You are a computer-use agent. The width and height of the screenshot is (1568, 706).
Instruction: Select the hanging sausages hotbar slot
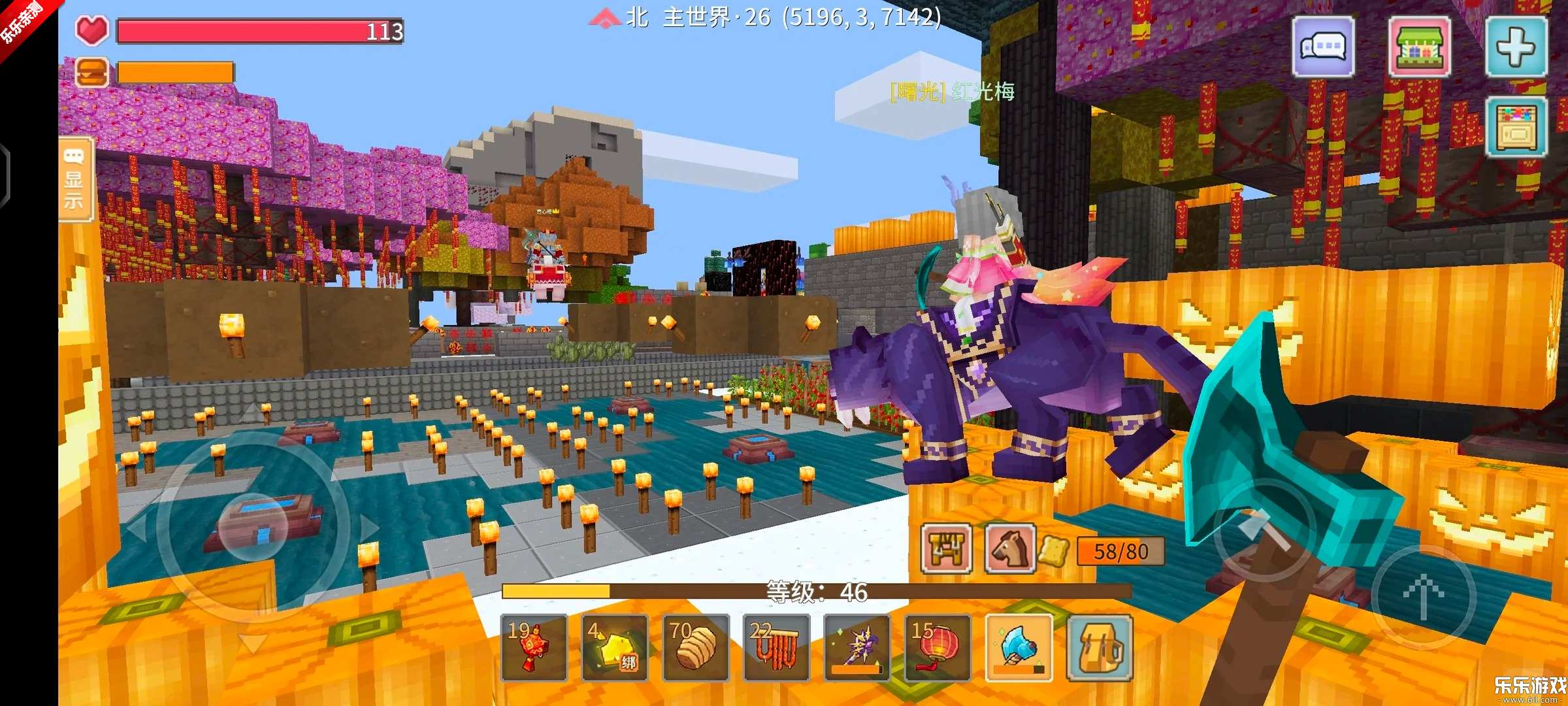pyautogui.click(x=776, y=647)
